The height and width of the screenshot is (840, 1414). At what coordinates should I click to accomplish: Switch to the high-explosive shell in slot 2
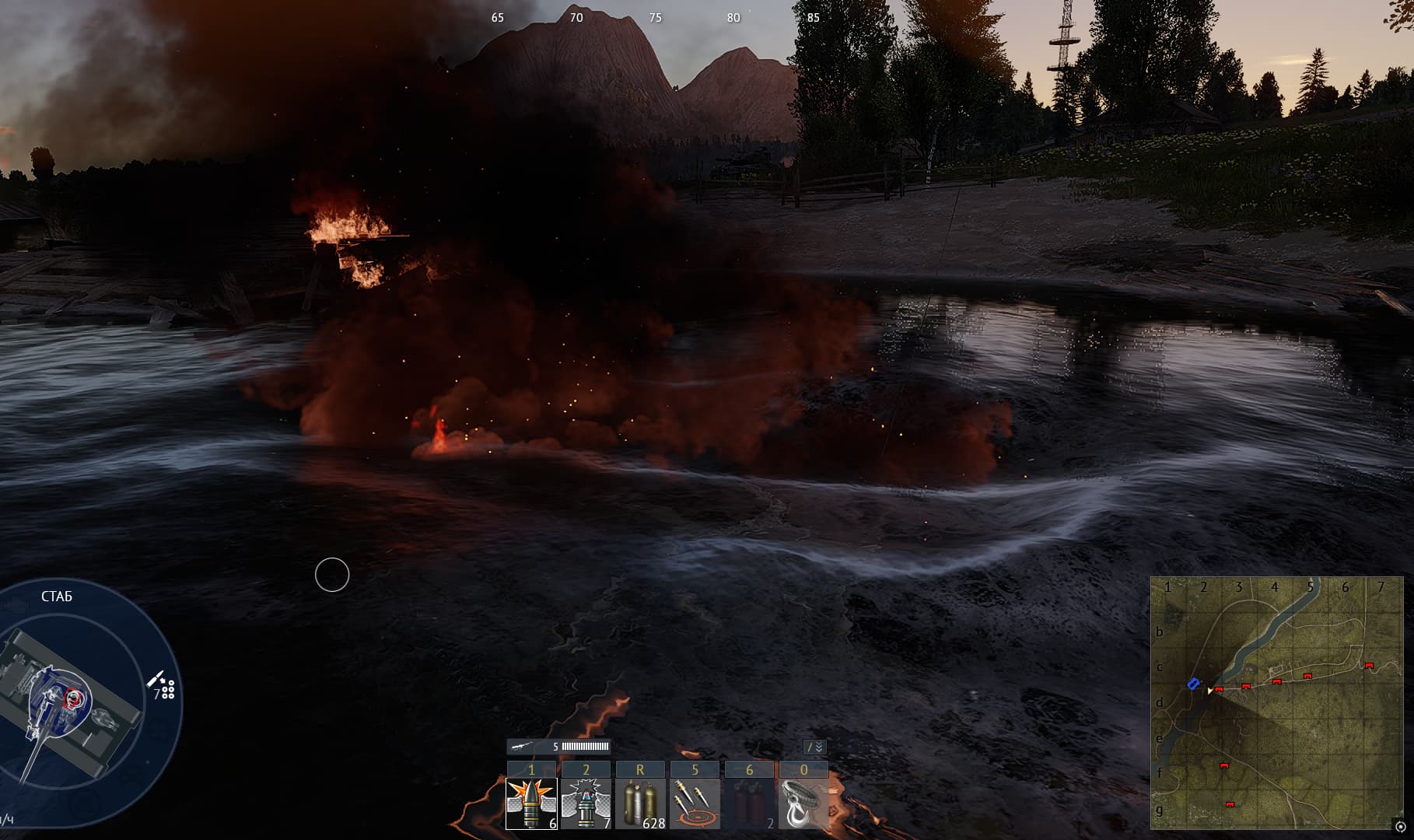[x=586, y=803]
